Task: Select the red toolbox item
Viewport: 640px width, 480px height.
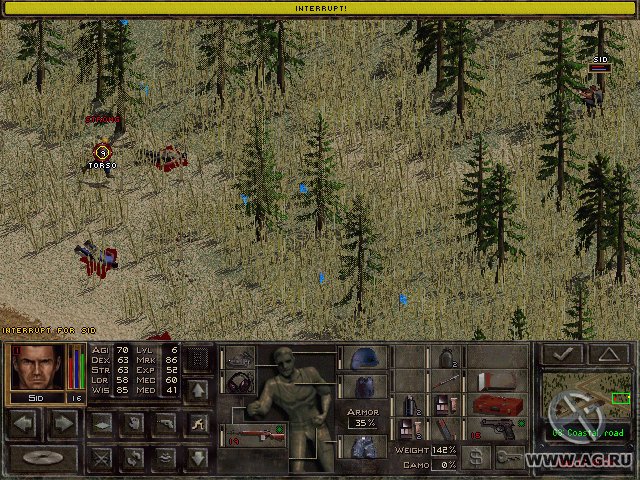Action: coord(497,405)
